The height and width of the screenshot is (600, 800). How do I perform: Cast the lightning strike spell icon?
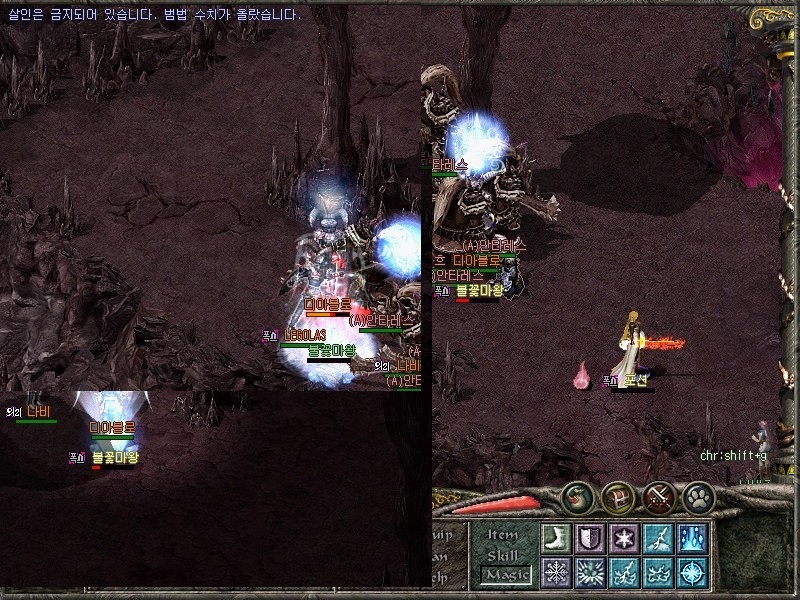click(658, 539)
